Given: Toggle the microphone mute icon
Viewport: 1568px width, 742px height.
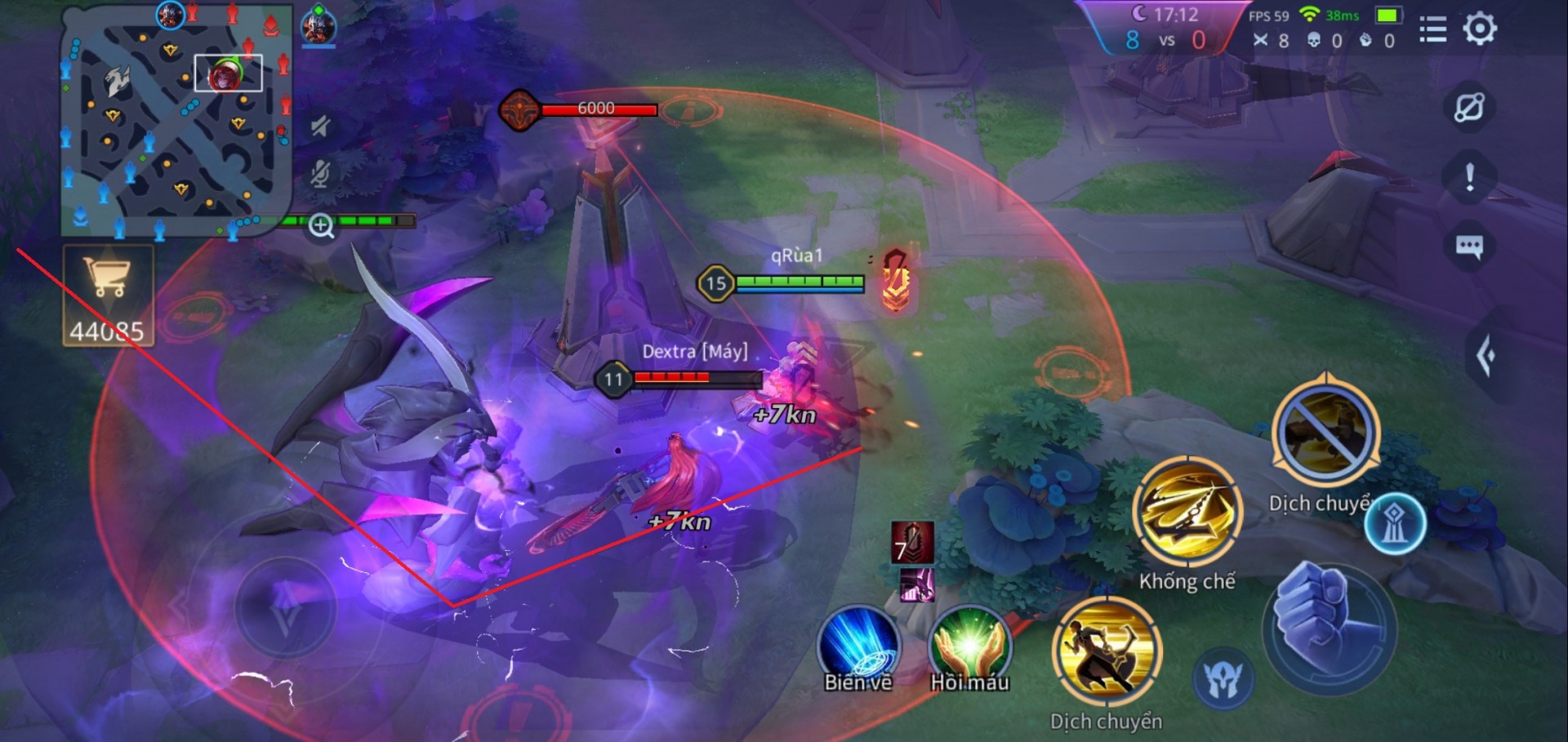Looking at the screenshot, I should (x=321, y=173).
